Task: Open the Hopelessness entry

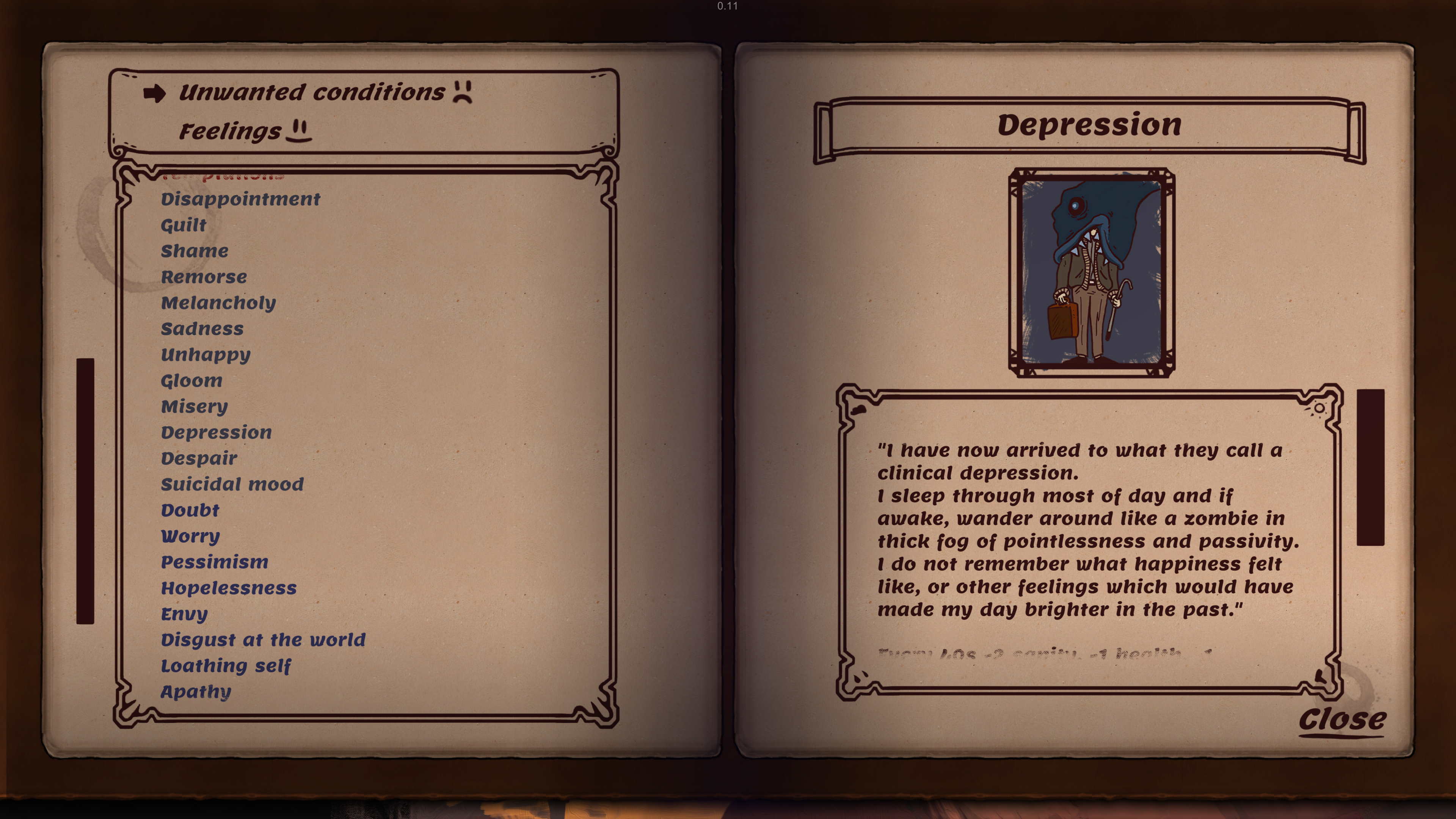Action: (x=228, y=588)
